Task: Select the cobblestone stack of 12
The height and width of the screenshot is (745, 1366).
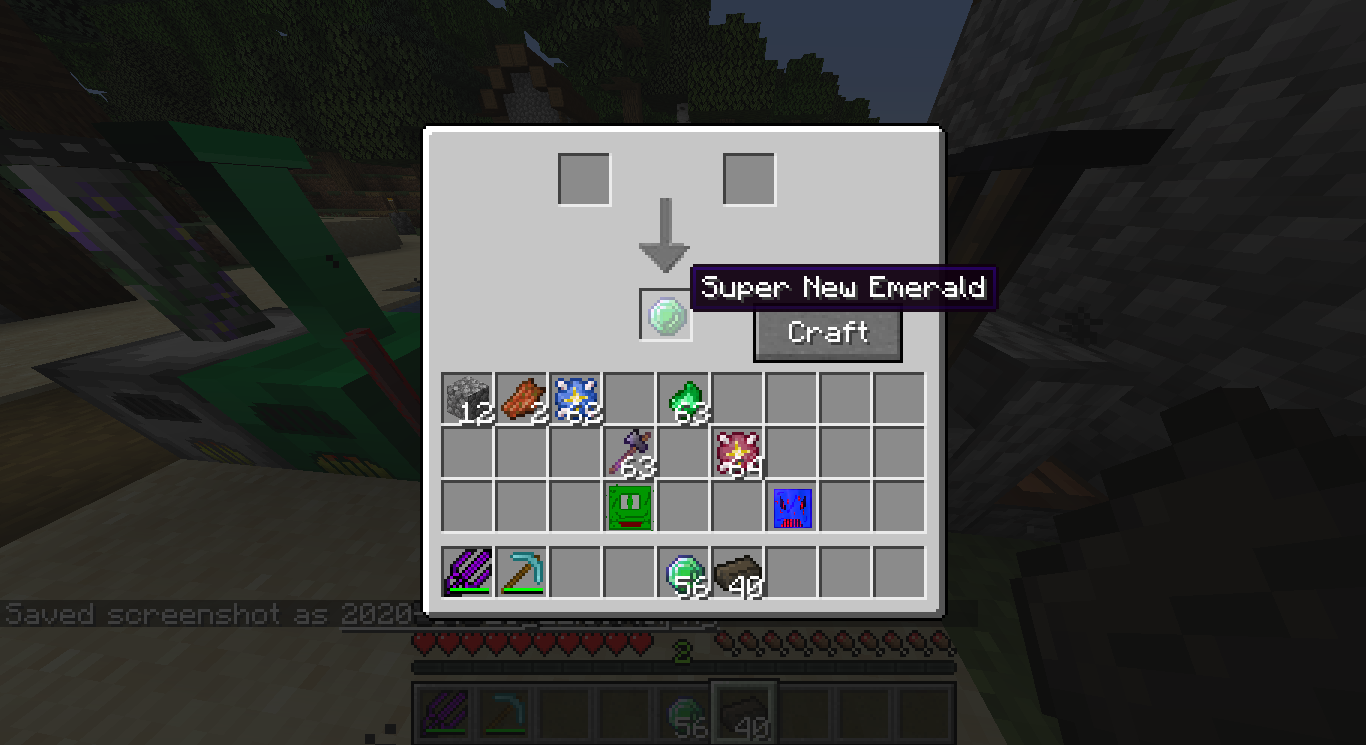Action: (x=467, y=397)
